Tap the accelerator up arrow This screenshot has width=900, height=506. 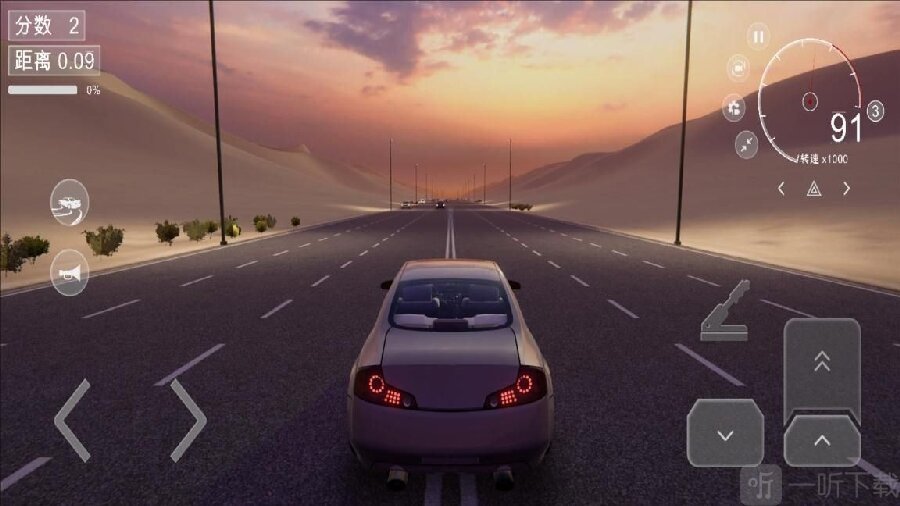(821, 440)
